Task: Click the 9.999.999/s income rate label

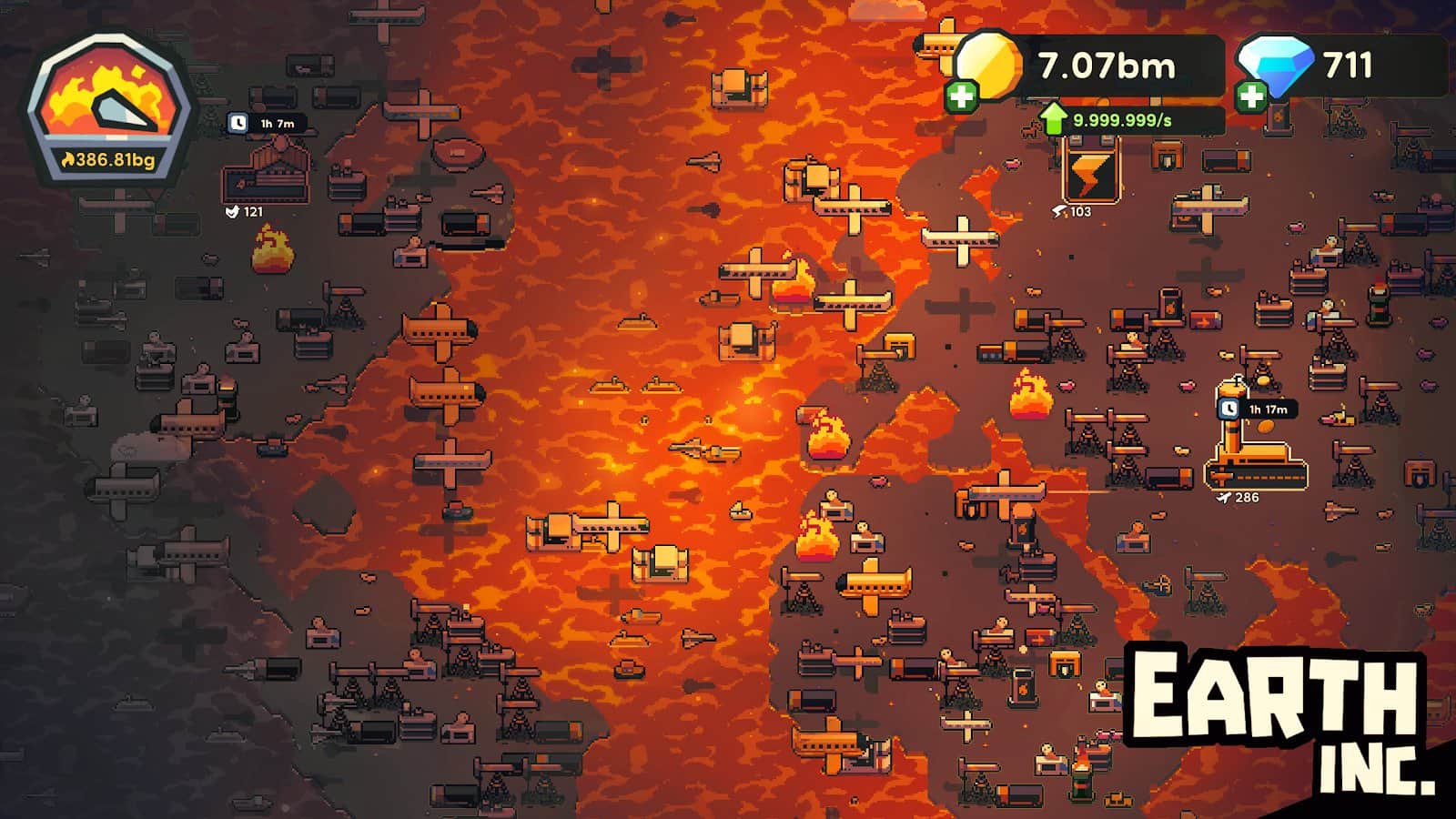Action: [1121, 118]
